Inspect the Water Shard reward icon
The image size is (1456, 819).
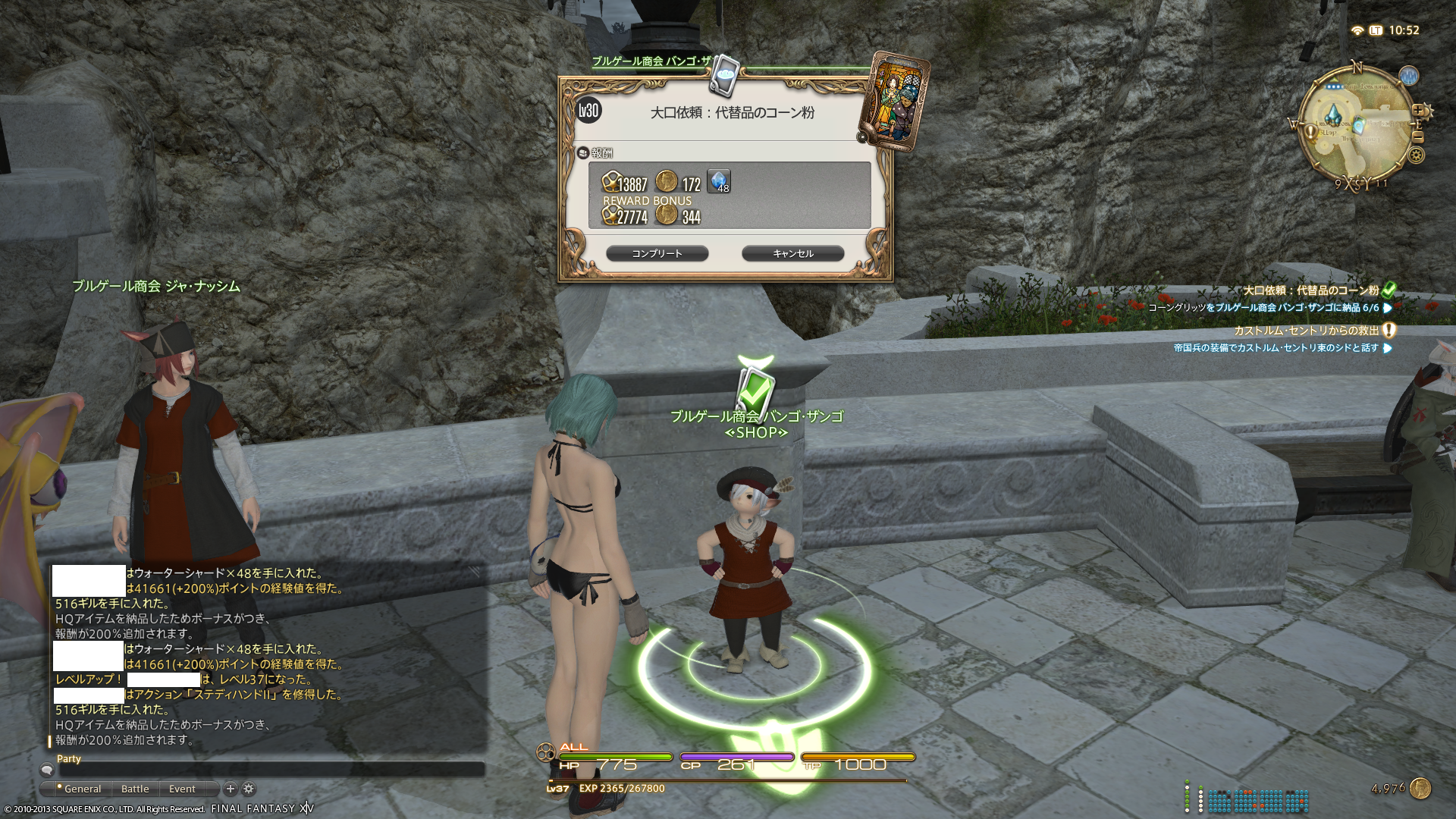(718, 181)
